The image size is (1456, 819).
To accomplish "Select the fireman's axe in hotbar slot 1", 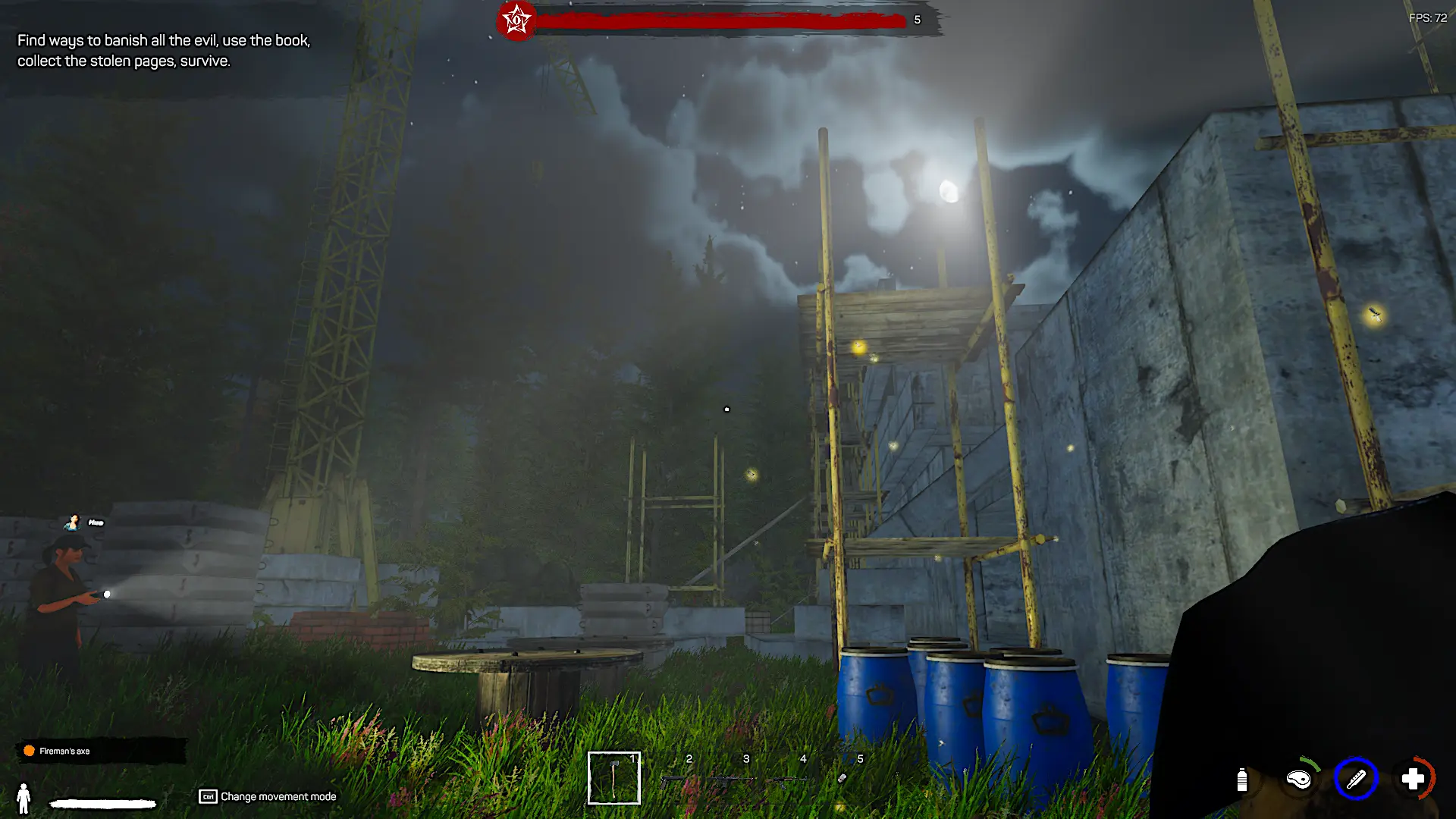I will pyautogui.click(x=613, y=778).
